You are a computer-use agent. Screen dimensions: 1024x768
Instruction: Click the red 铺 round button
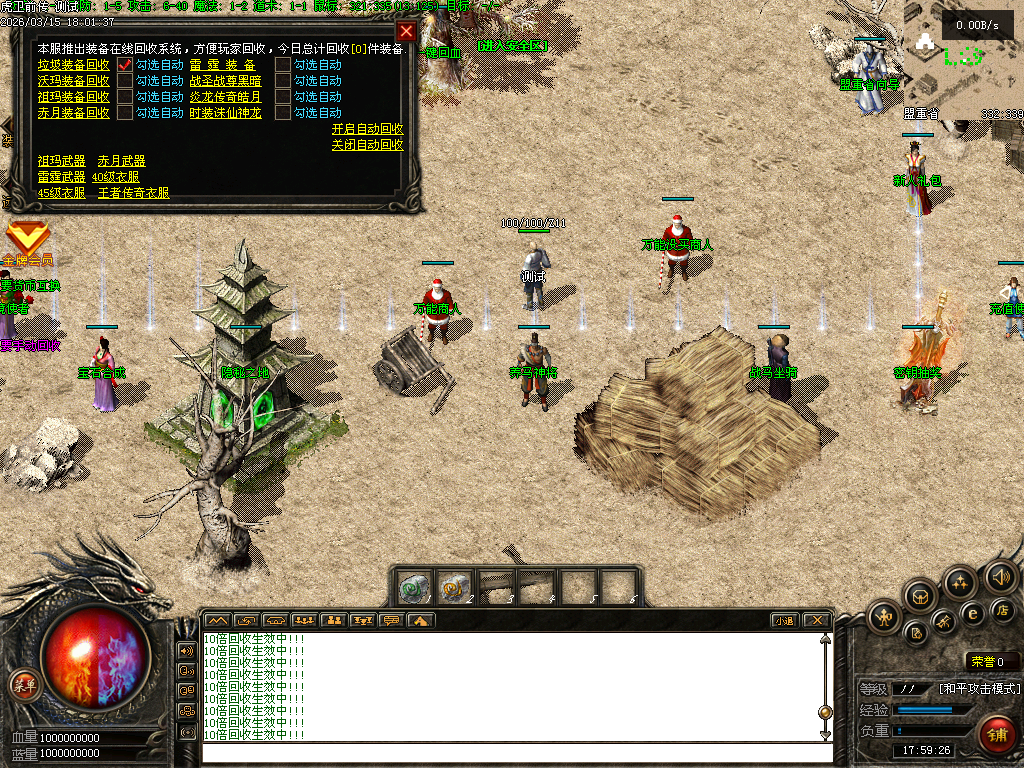[996, 735]
